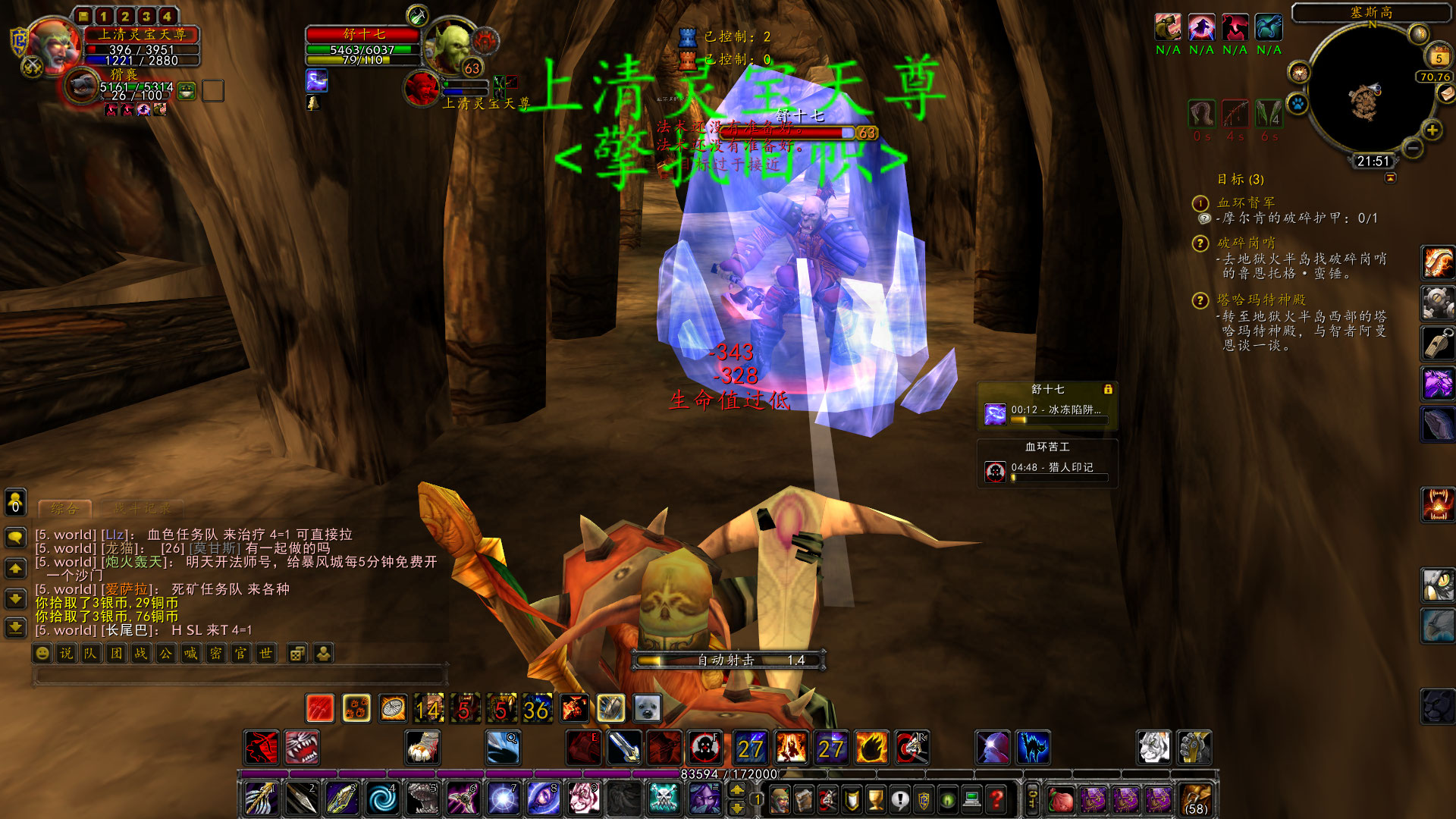The image size is (1456, 819).
Task: Select the 综合 chat tab
Action: (64, 509)
